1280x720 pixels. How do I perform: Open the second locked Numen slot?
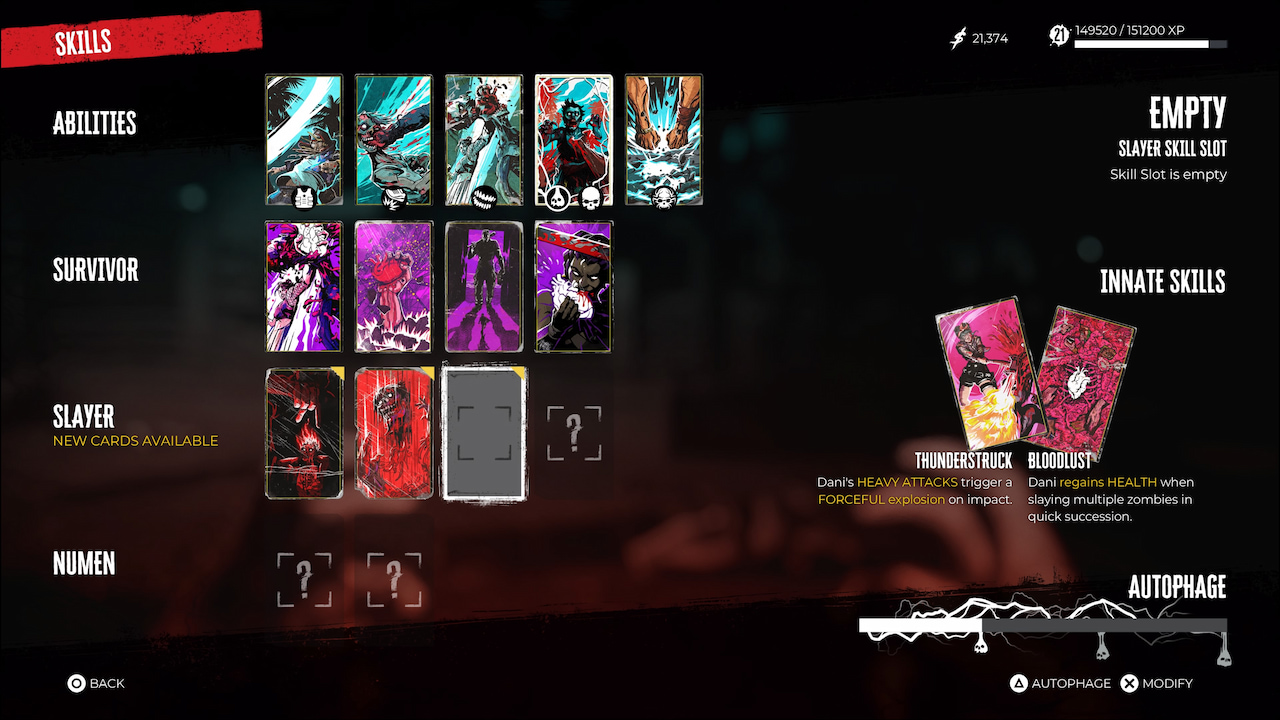click(x=393, y=579)
